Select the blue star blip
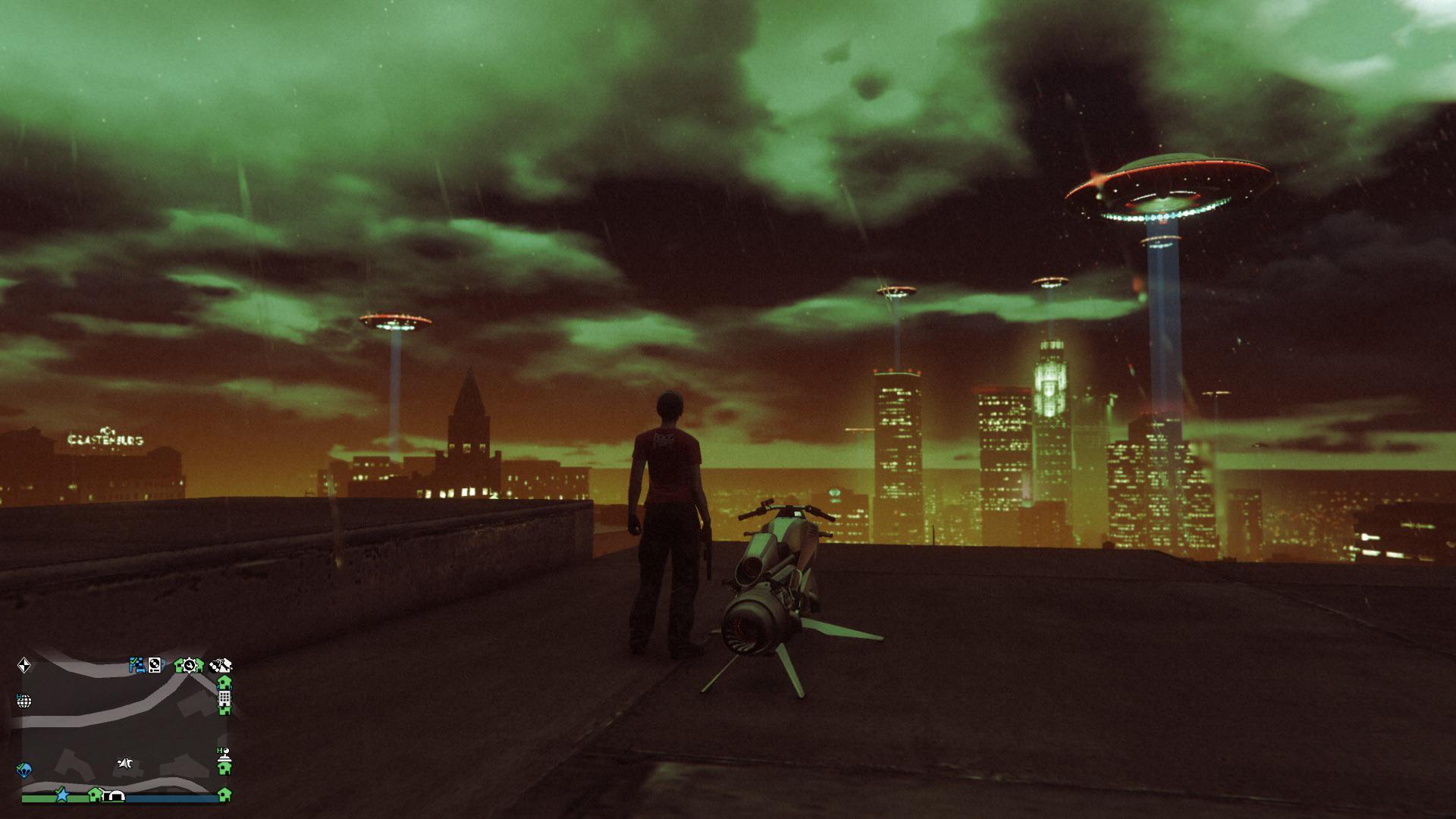Viewport: 1456px width, 819px height. 61,795
